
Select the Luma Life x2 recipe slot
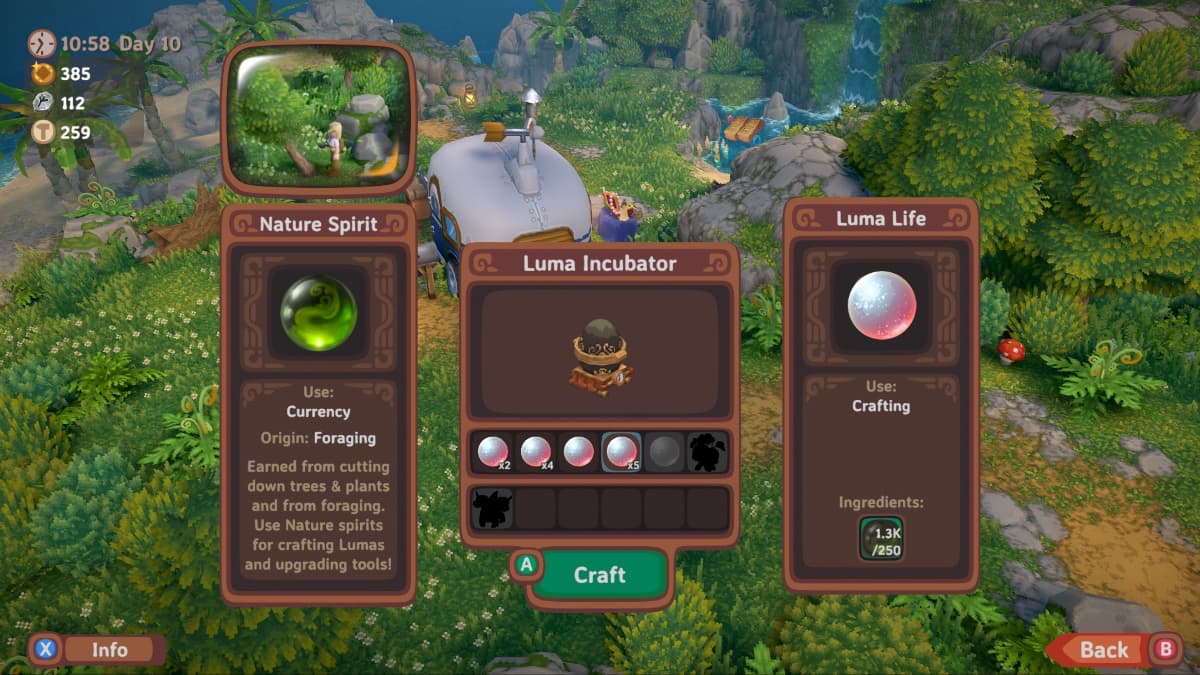pyautogui.click(x=492, y=452)
